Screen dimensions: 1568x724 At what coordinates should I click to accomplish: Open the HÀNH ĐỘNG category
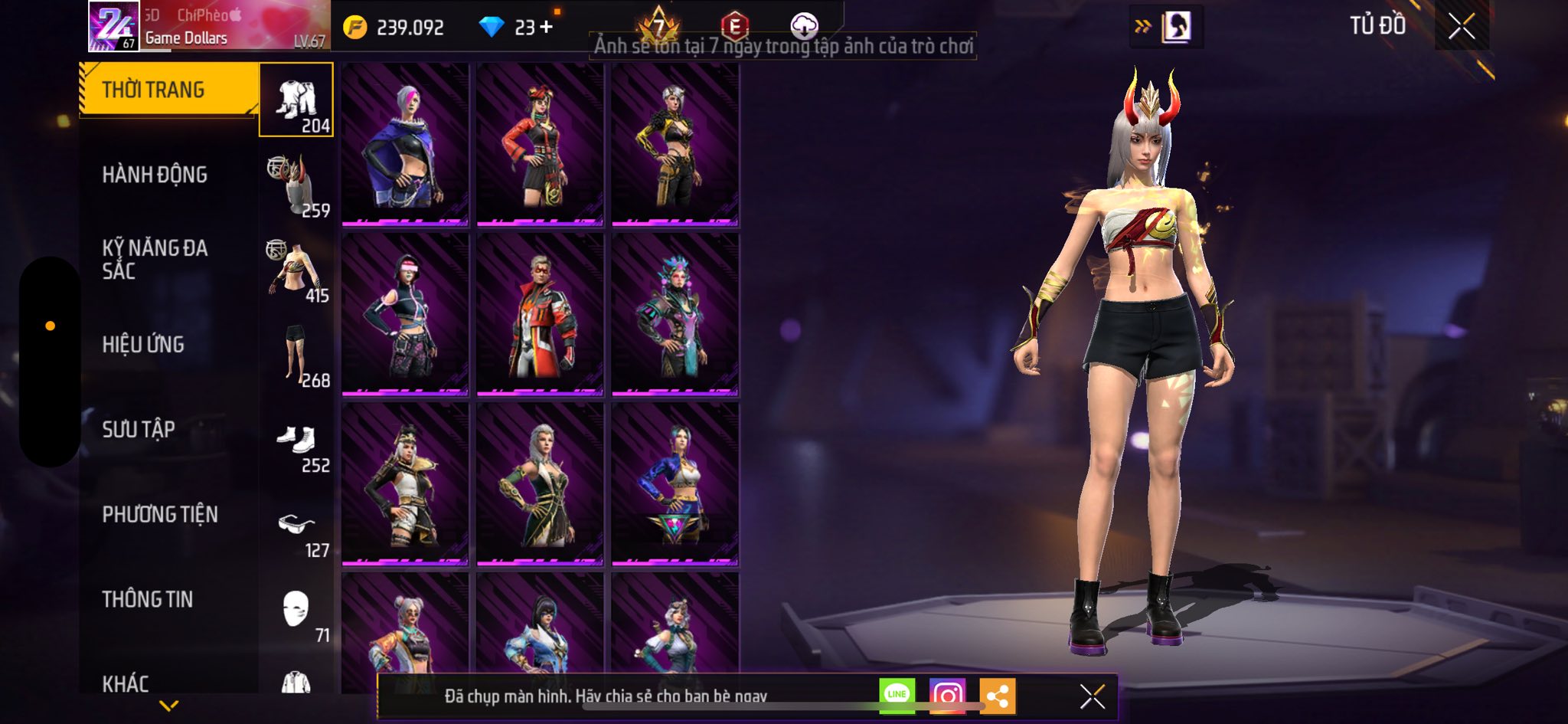[155, 175]
